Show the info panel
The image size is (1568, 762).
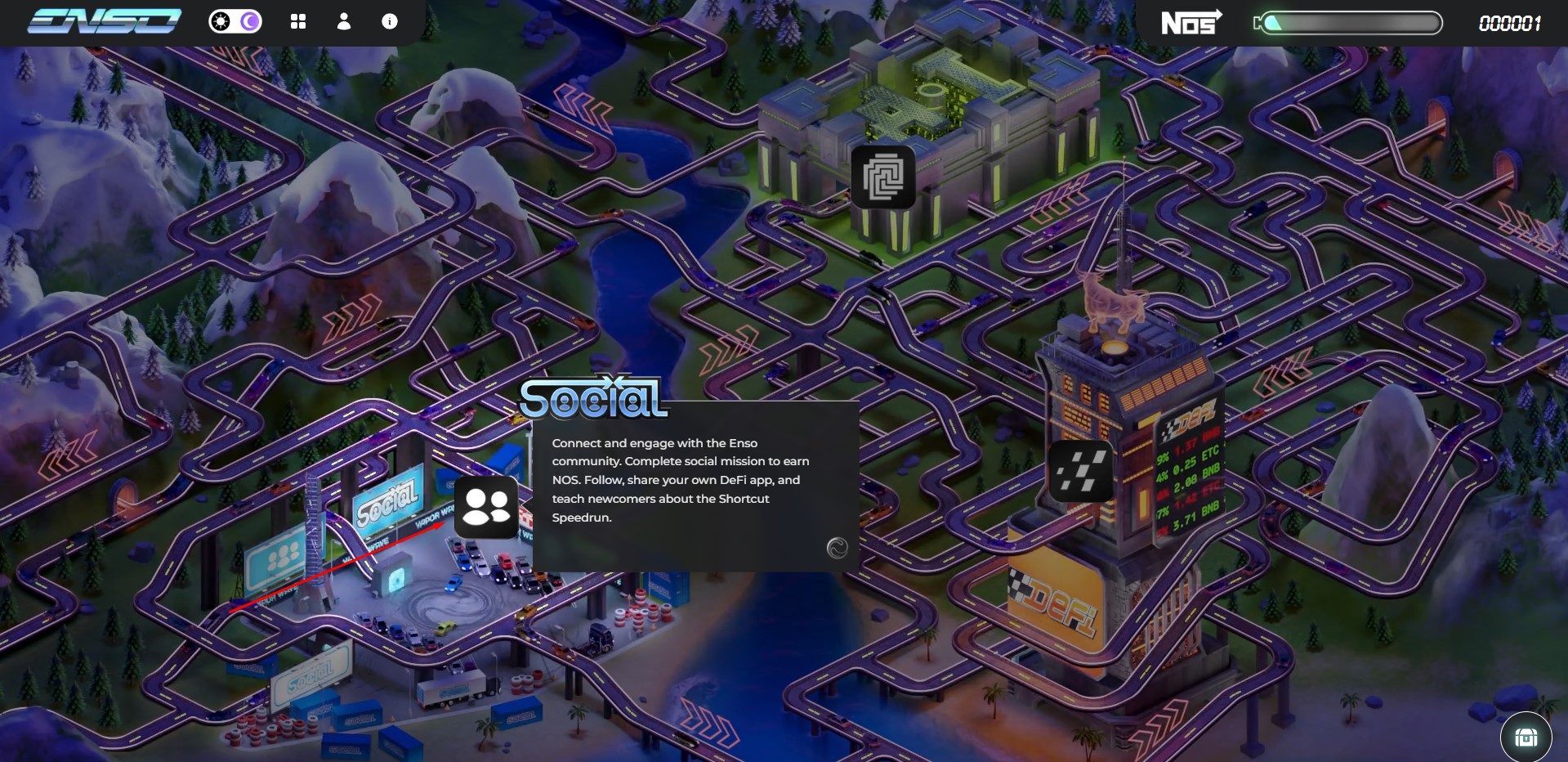(390, 22)
